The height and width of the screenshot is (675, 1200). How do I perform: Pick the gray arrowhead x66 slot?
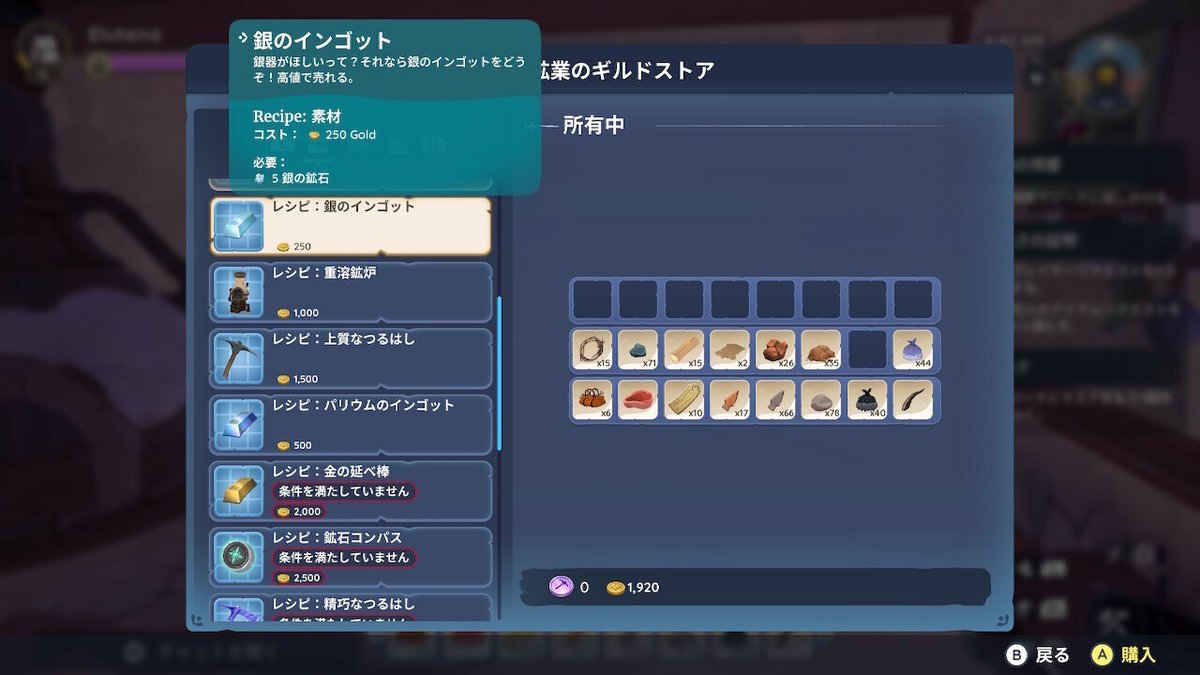(775, 400)
